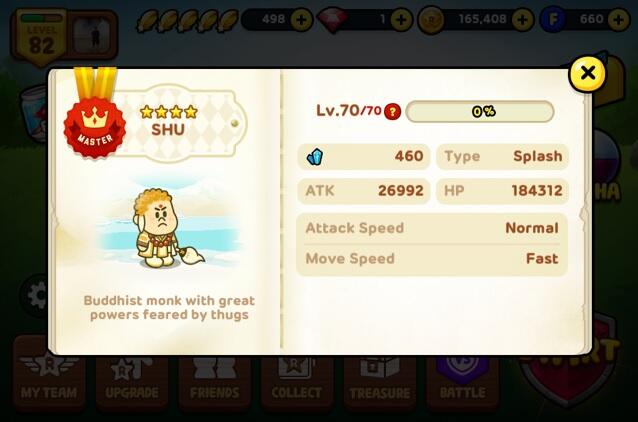Add more feathers with the plus button
This screenshot has width=638, height=422.
301,19
